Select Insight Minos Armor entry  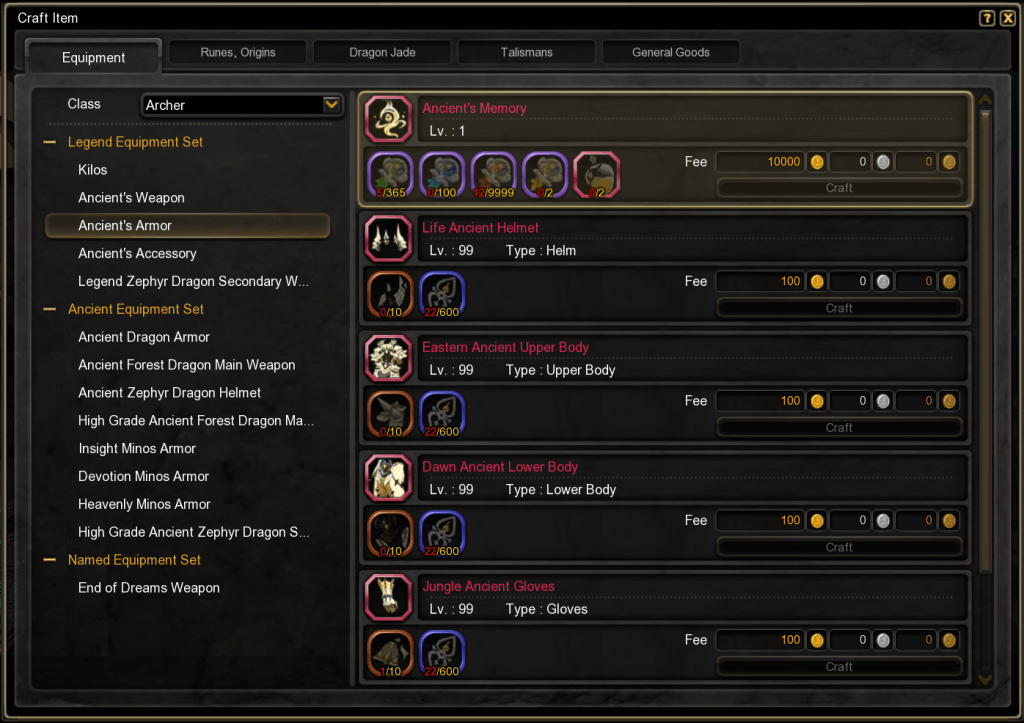point(137,449)
